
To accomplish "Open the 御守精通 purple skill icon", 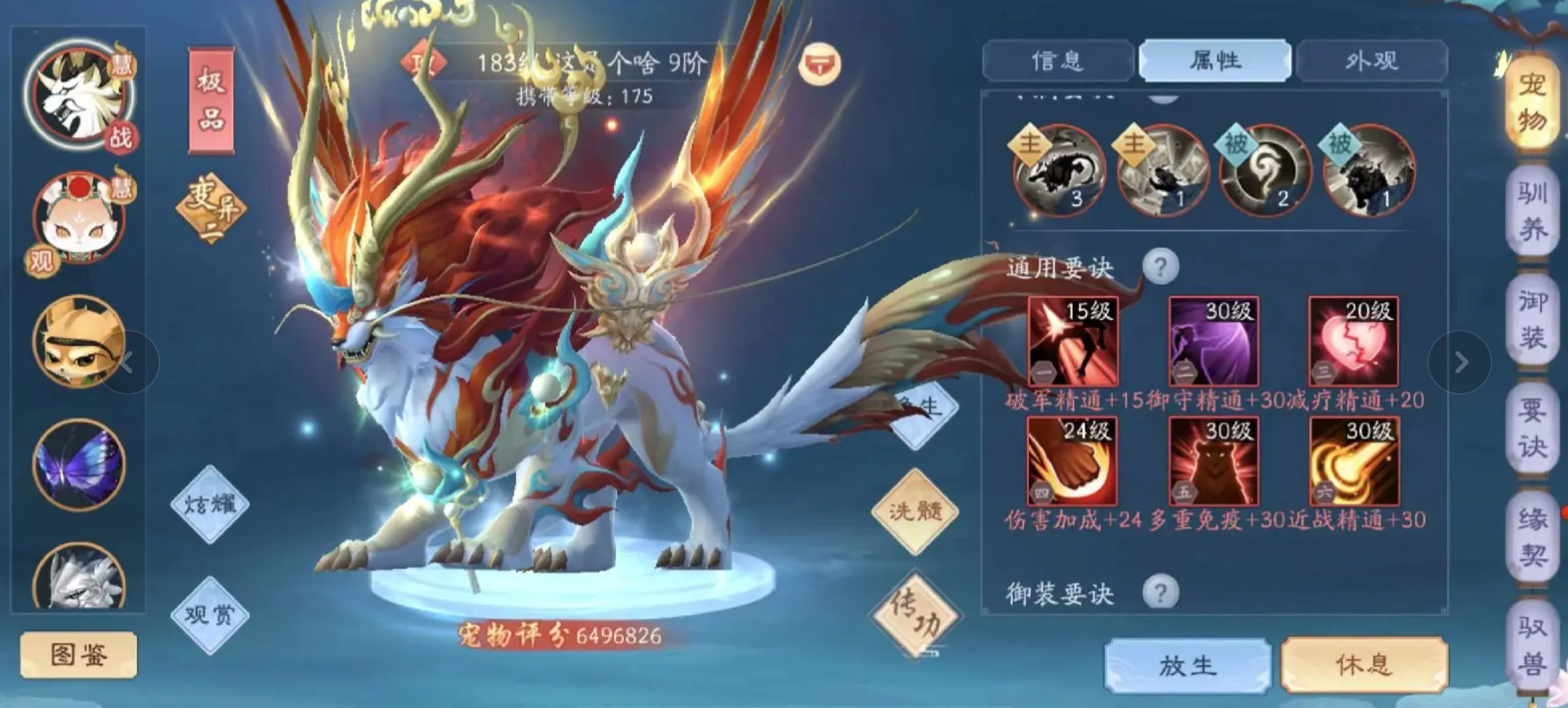I will (1212, 341).
